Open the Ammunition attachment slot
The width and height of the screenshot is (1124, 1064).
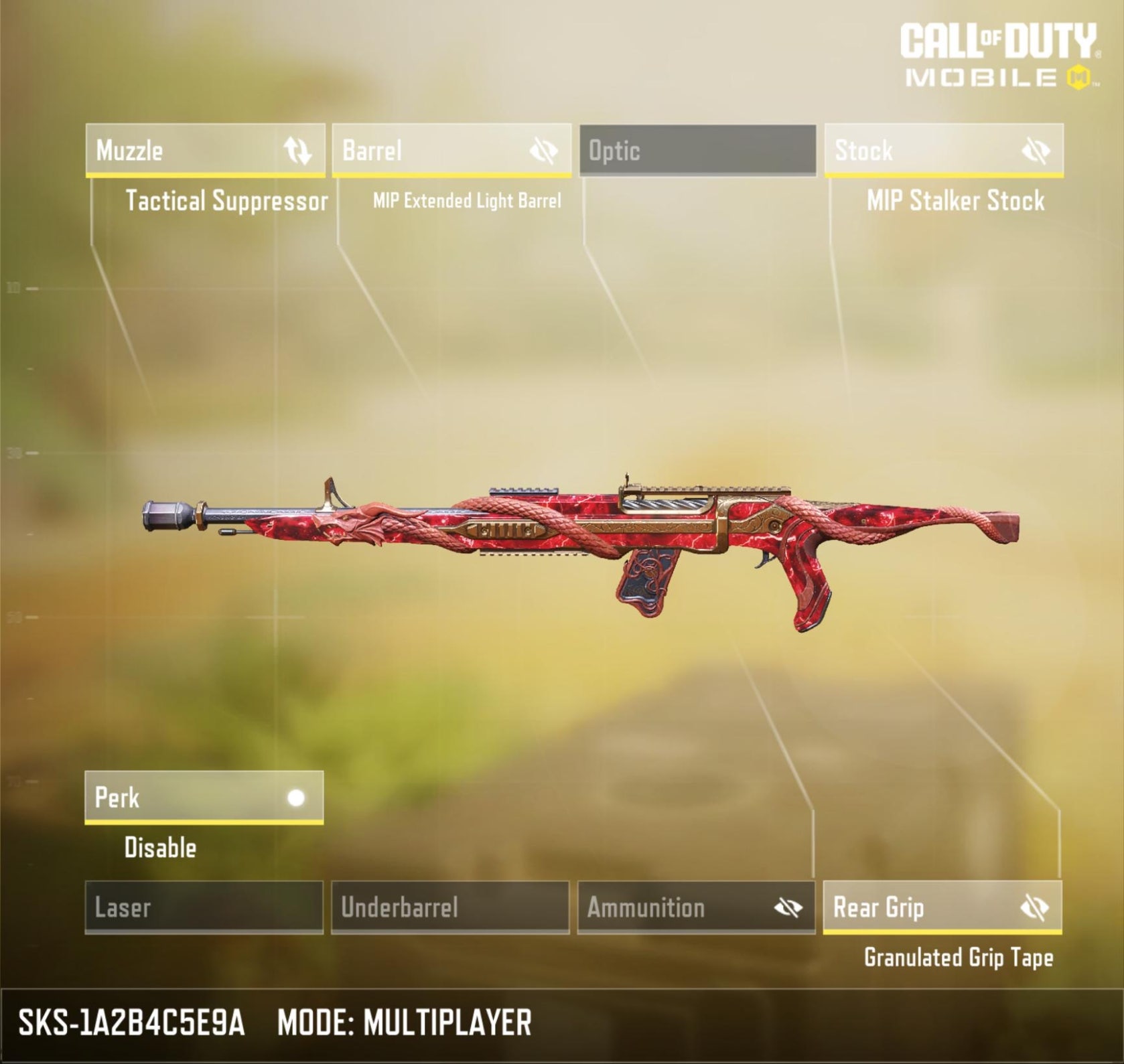670,907
